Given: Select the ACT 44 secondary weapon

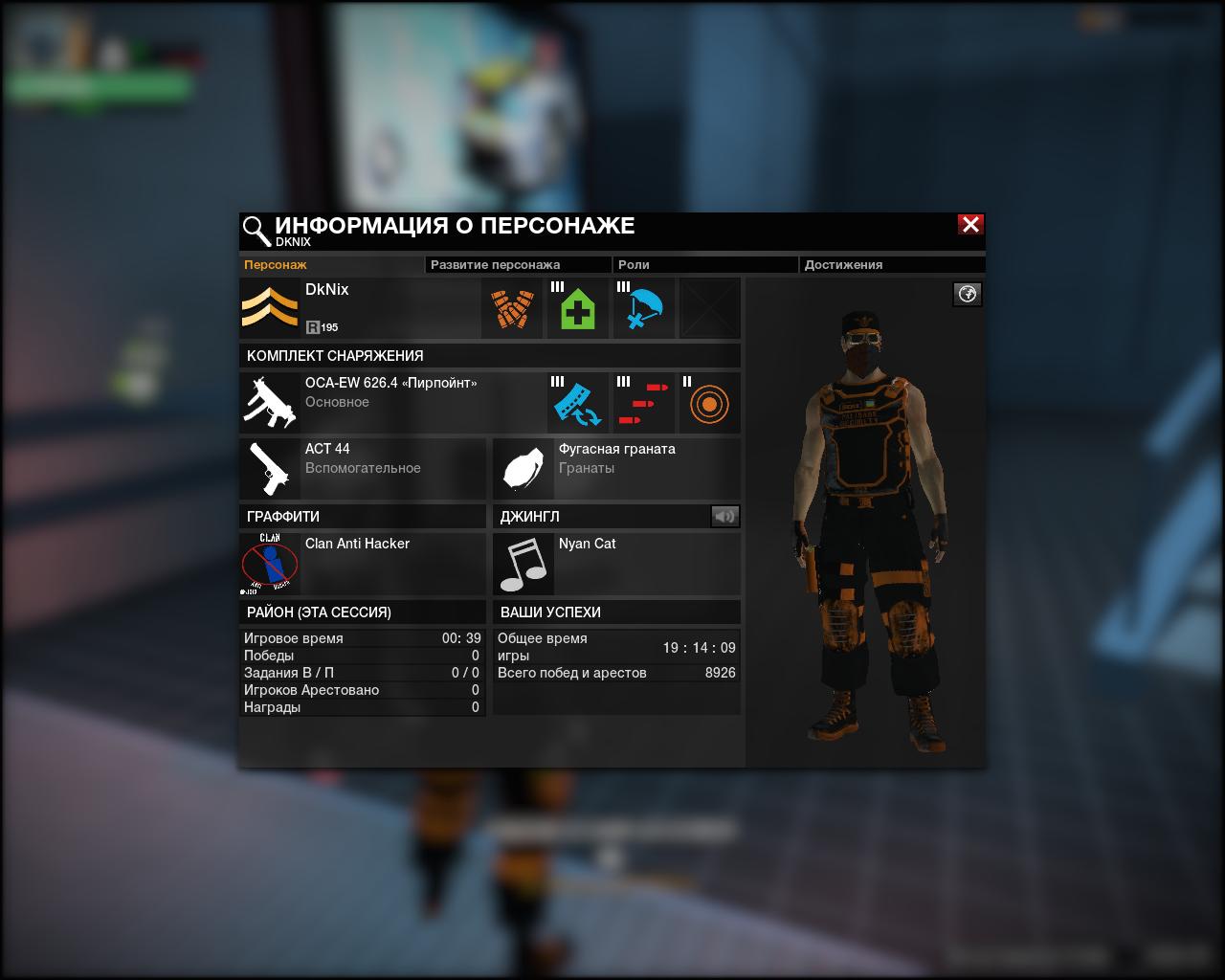Looking at the screenshot, I should [x=363, y=468].
